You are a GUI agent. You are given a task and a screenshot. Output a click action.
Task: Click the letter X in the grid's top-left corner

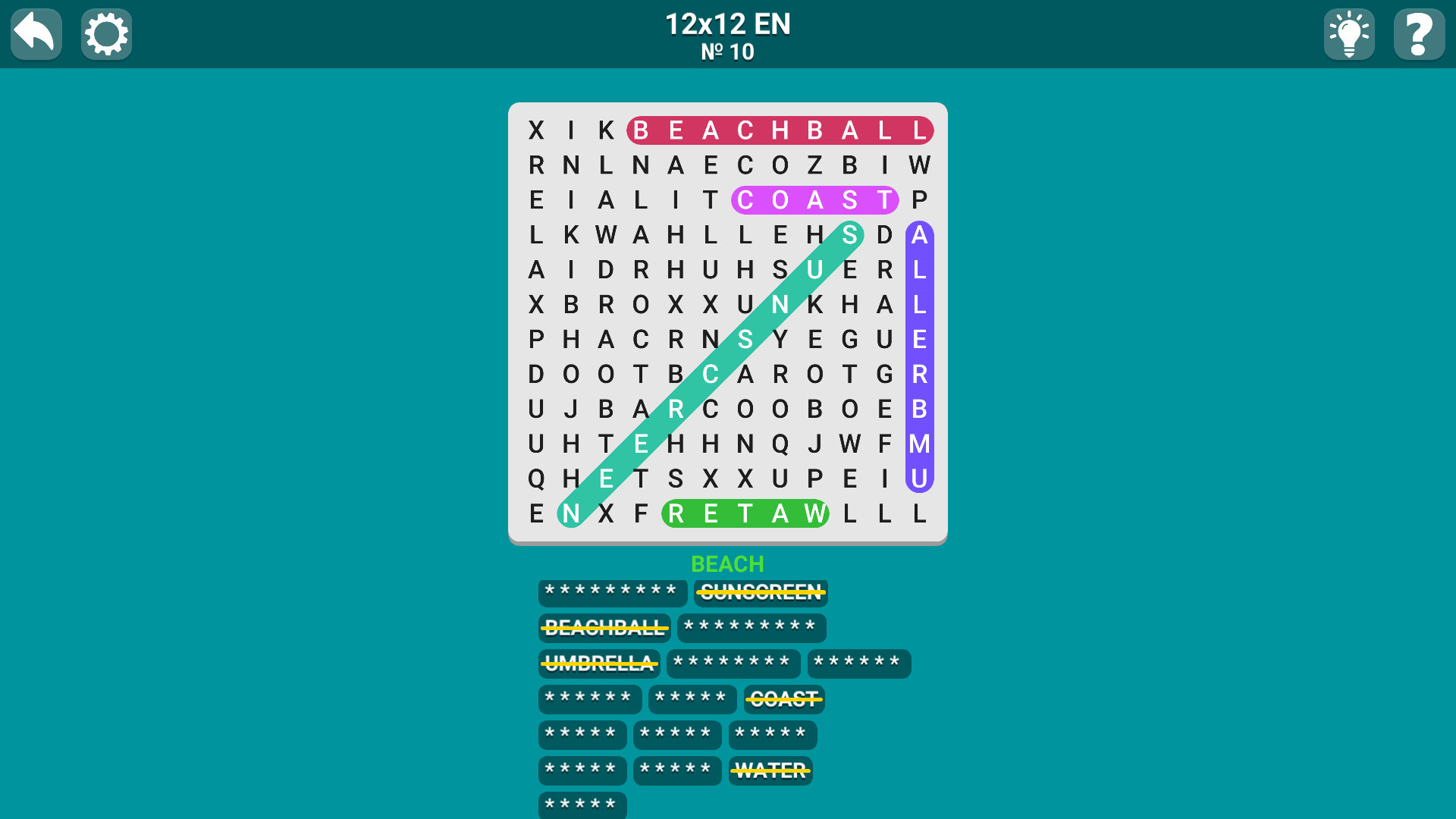536,130
